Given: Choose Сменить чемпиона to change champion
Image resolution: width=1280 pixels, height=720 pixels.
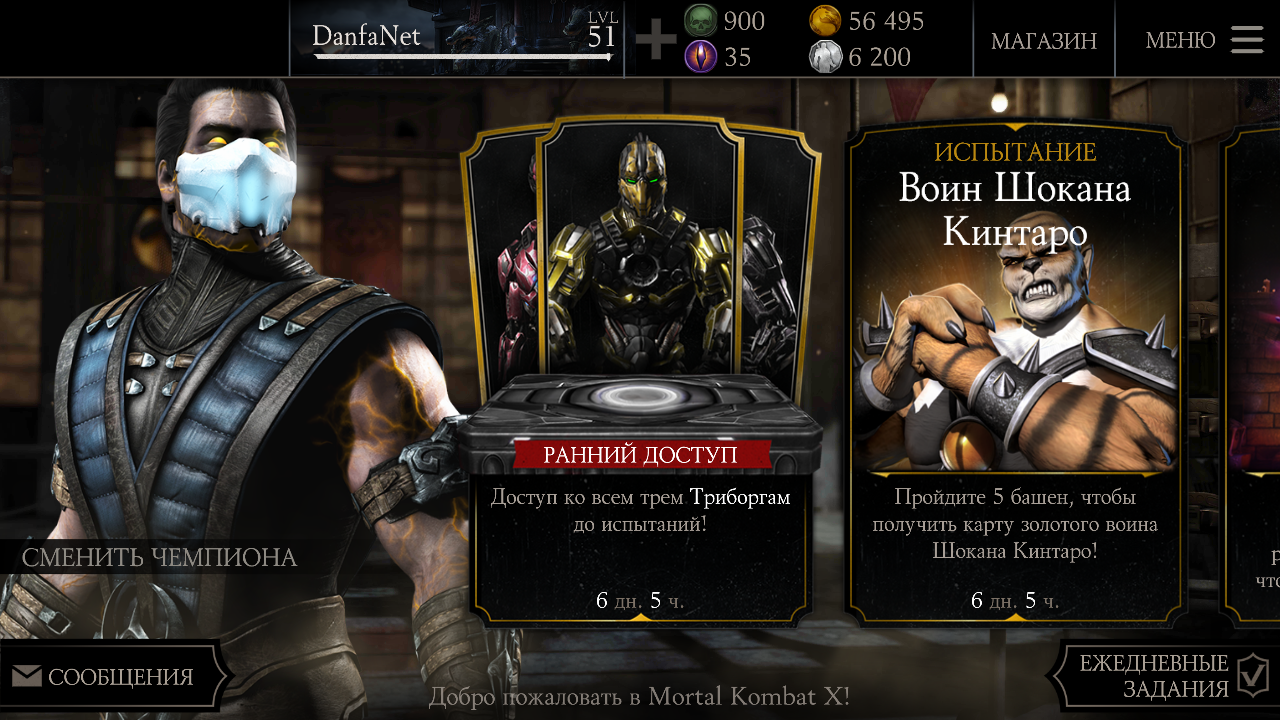Looking at the screenshot, I should click(x=160, y=558).
